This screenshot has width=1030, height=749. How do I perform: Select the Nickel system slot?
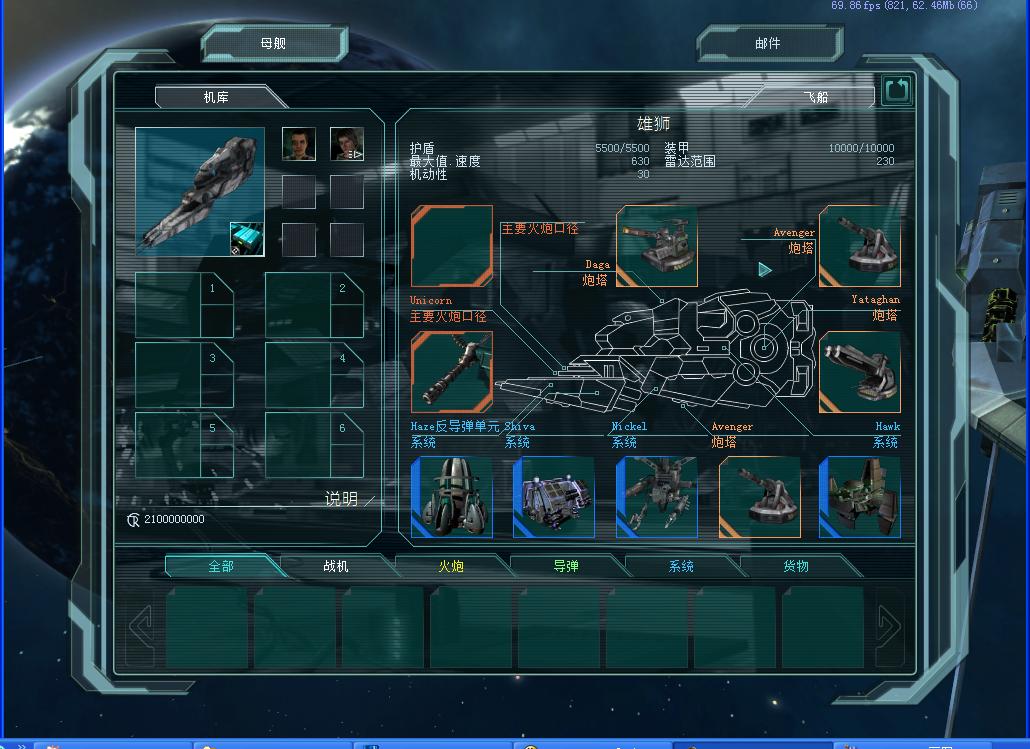pos(656,497)
